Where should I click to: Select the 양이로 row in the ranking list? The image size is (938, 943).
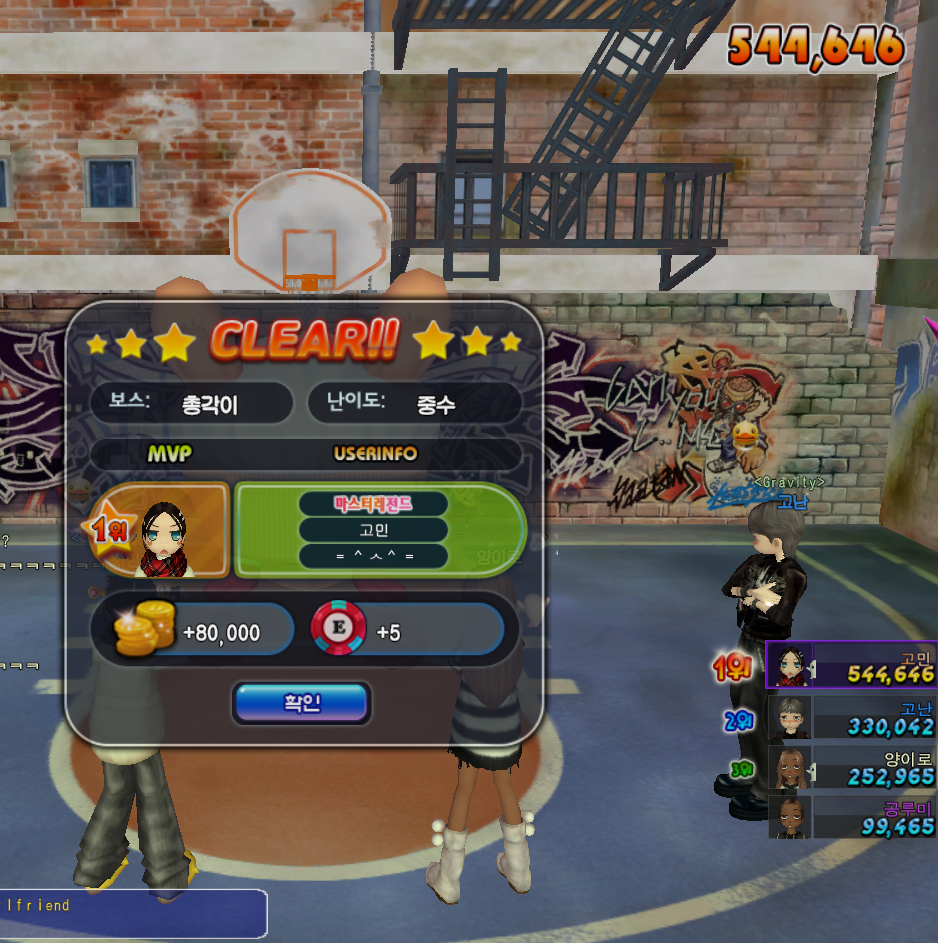851,767
